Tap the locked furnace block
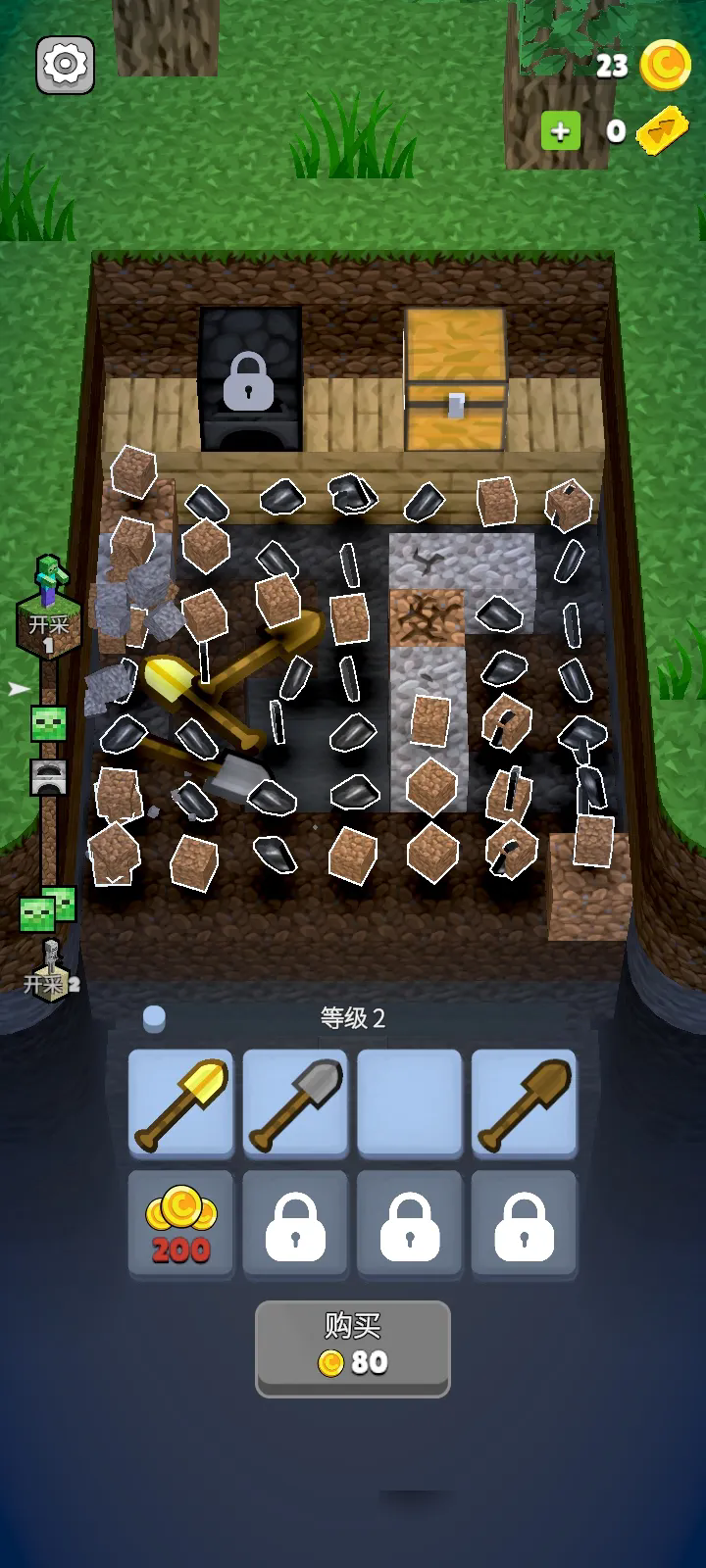 pyautogui.click(x=249, y=380)
